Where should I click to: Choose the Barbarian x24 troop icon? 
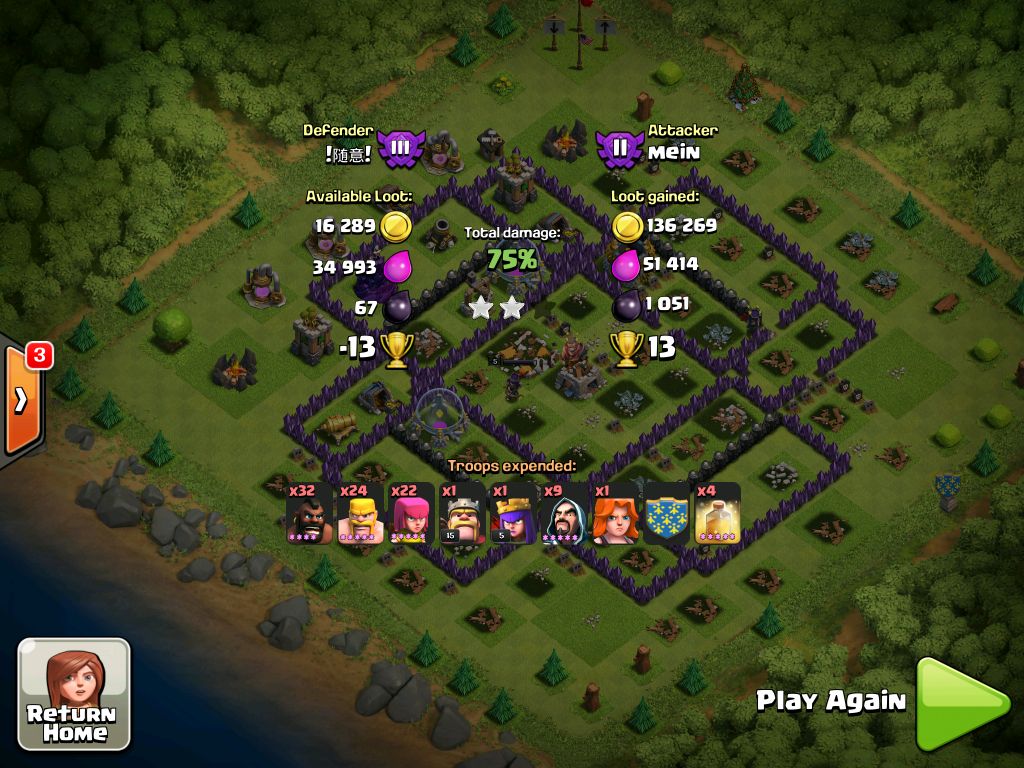point(360,514)
